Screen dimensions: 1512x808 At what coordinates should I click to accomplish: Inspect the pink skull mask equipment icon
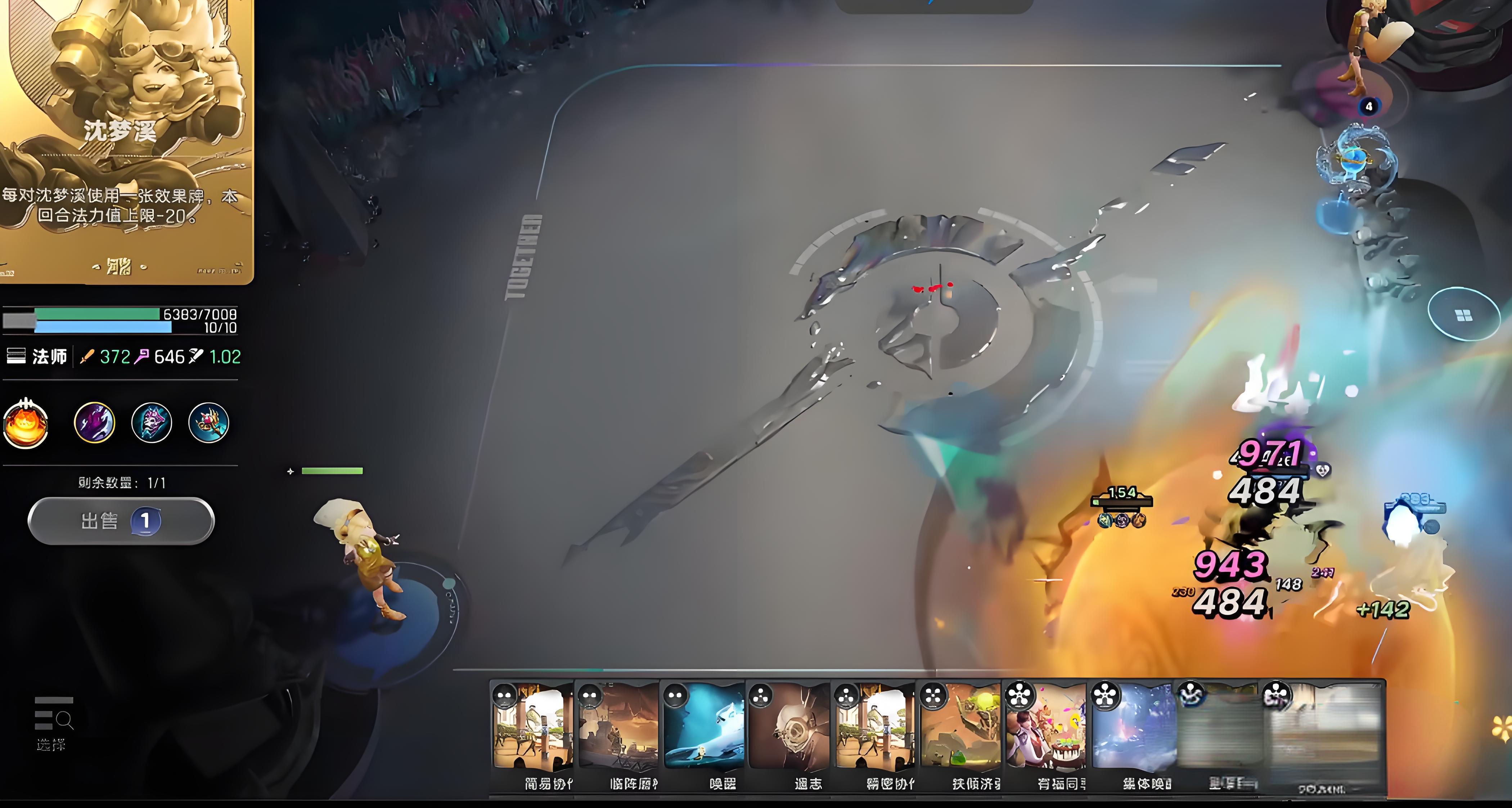click(x=152, y=422)
